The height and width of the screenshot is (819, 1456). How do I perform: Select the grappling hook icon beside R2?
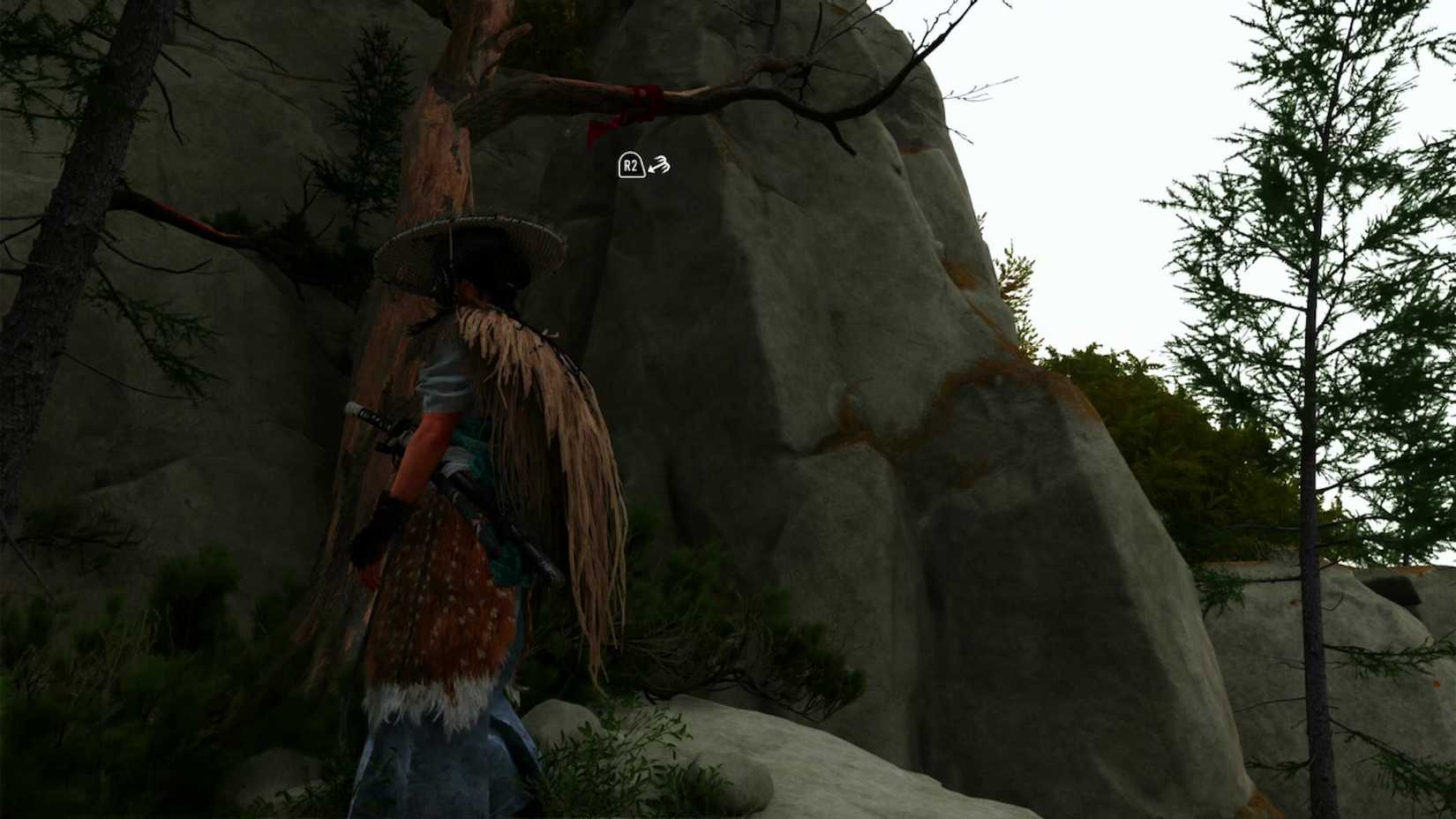[x=659, y=164]
